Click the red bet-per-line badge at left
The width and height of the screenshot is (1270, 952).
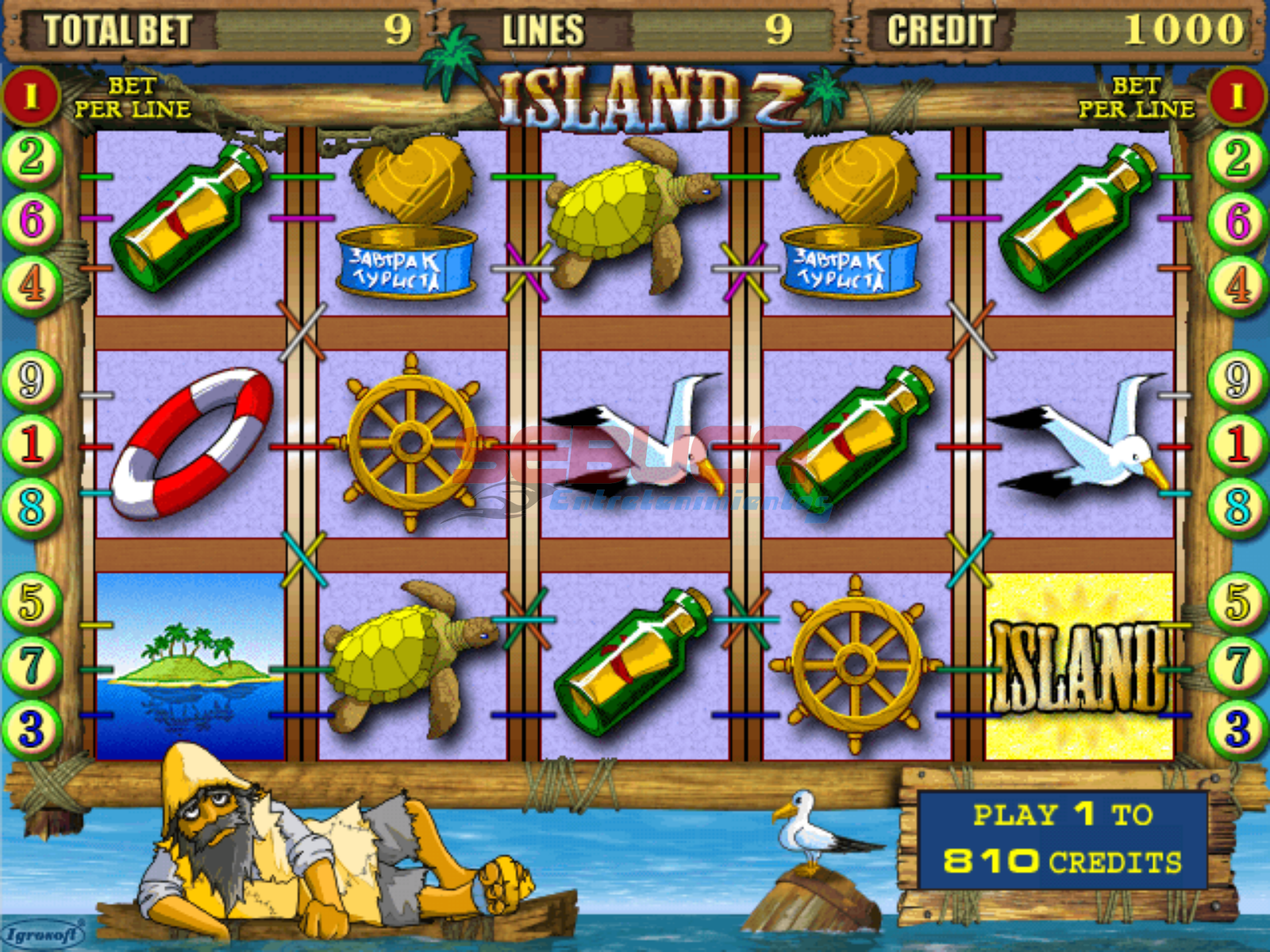coord(32,97)
